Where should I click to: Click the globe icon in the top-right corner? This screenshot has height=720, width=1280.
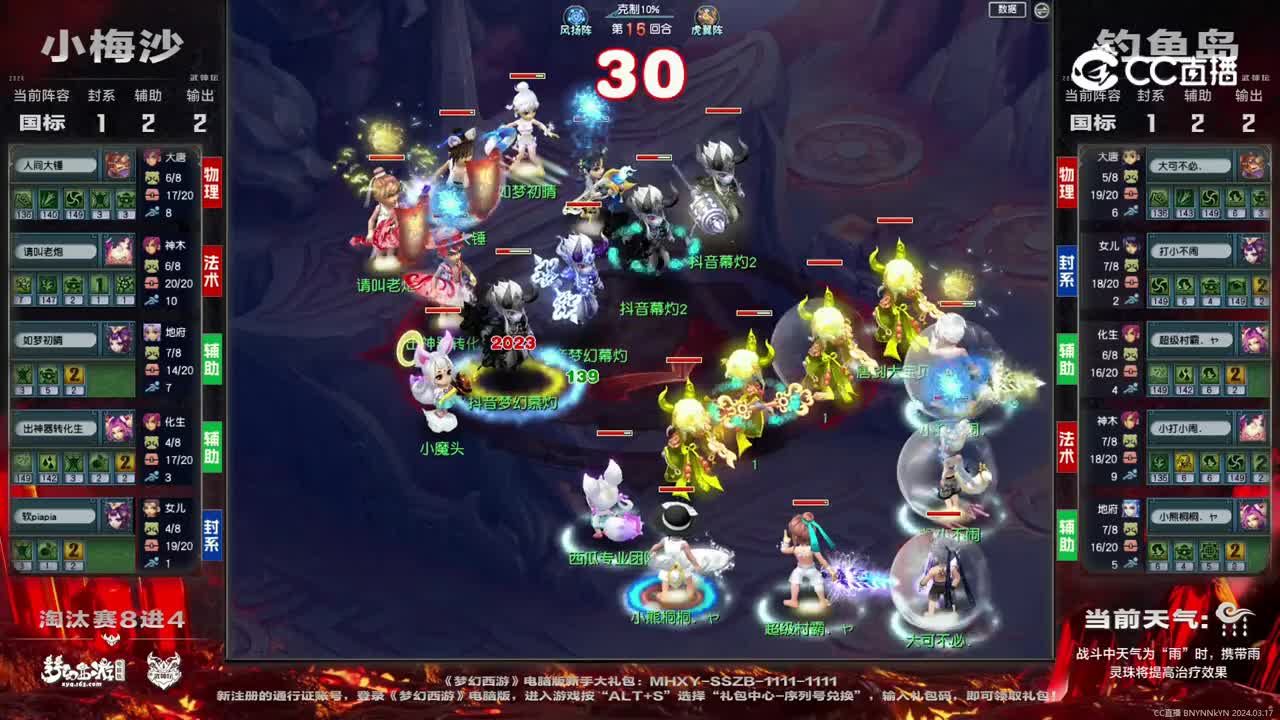click(1043, 8)
